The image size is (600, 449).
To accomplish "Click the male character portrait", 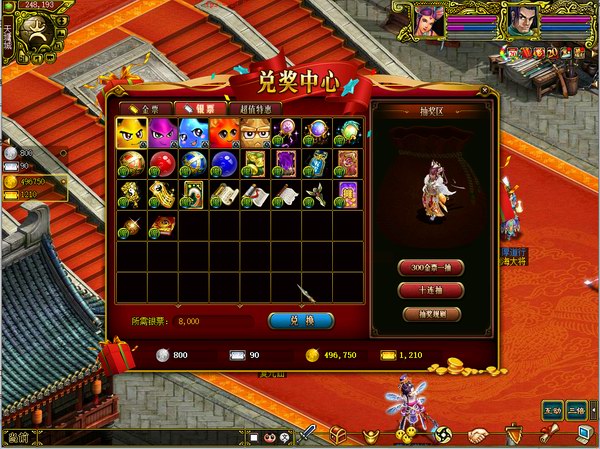I will pyautogui.click(x=519, y=20).
